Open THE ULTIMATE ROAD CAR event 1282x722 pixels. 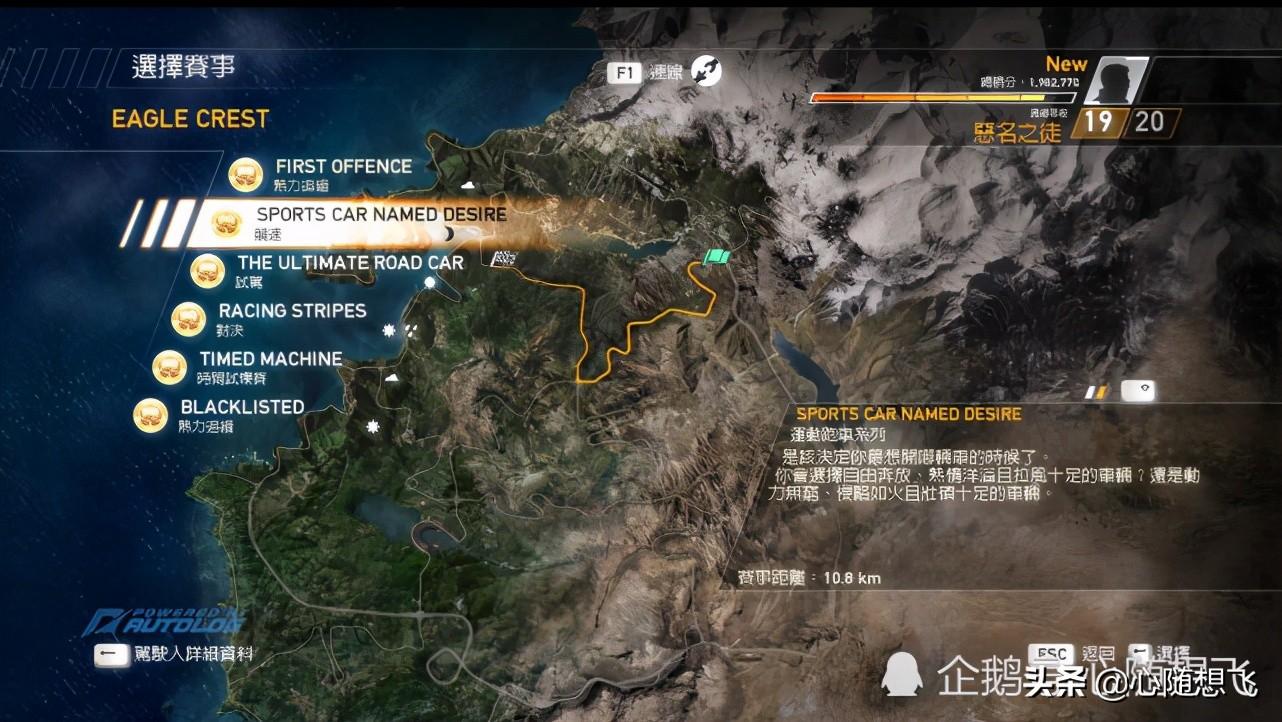[x=350, y=263]
